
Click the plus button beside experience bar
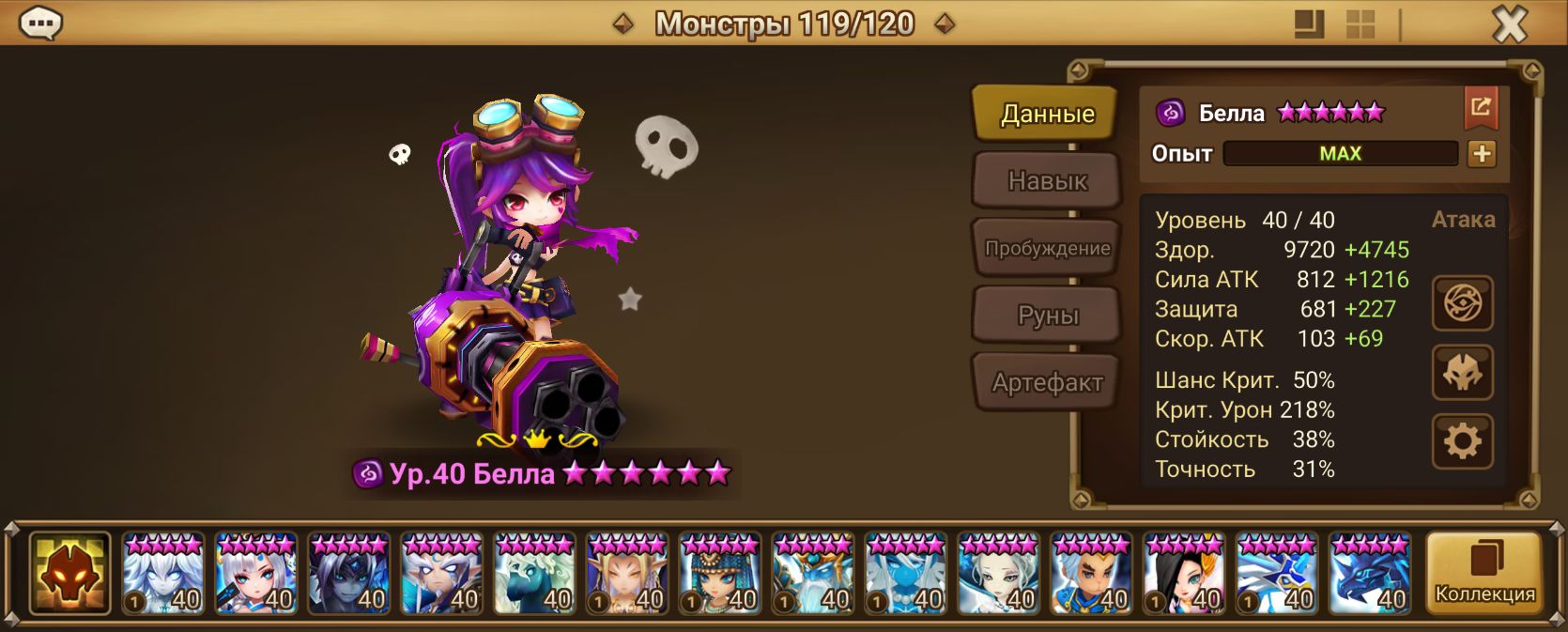[1482, 154]
